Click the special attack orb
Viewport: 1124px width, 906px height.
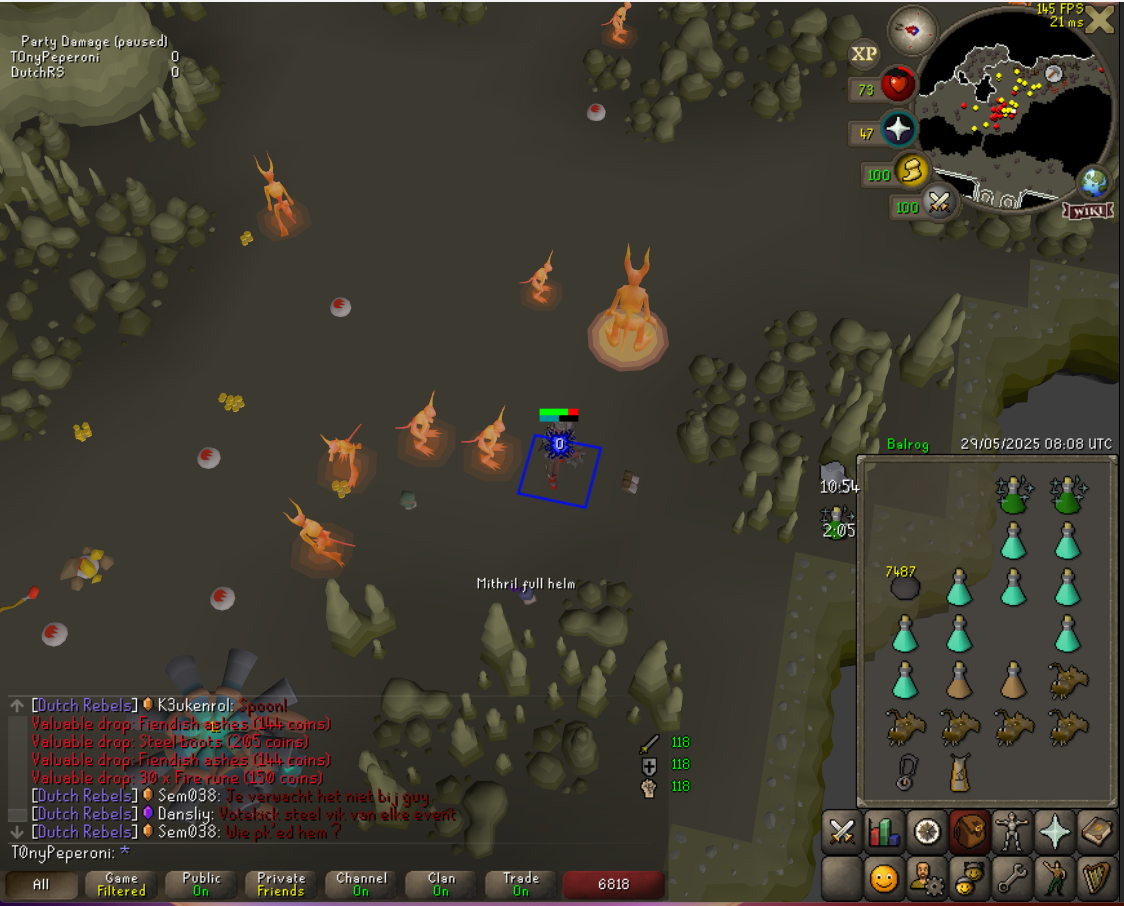click(x=938, y=206)
